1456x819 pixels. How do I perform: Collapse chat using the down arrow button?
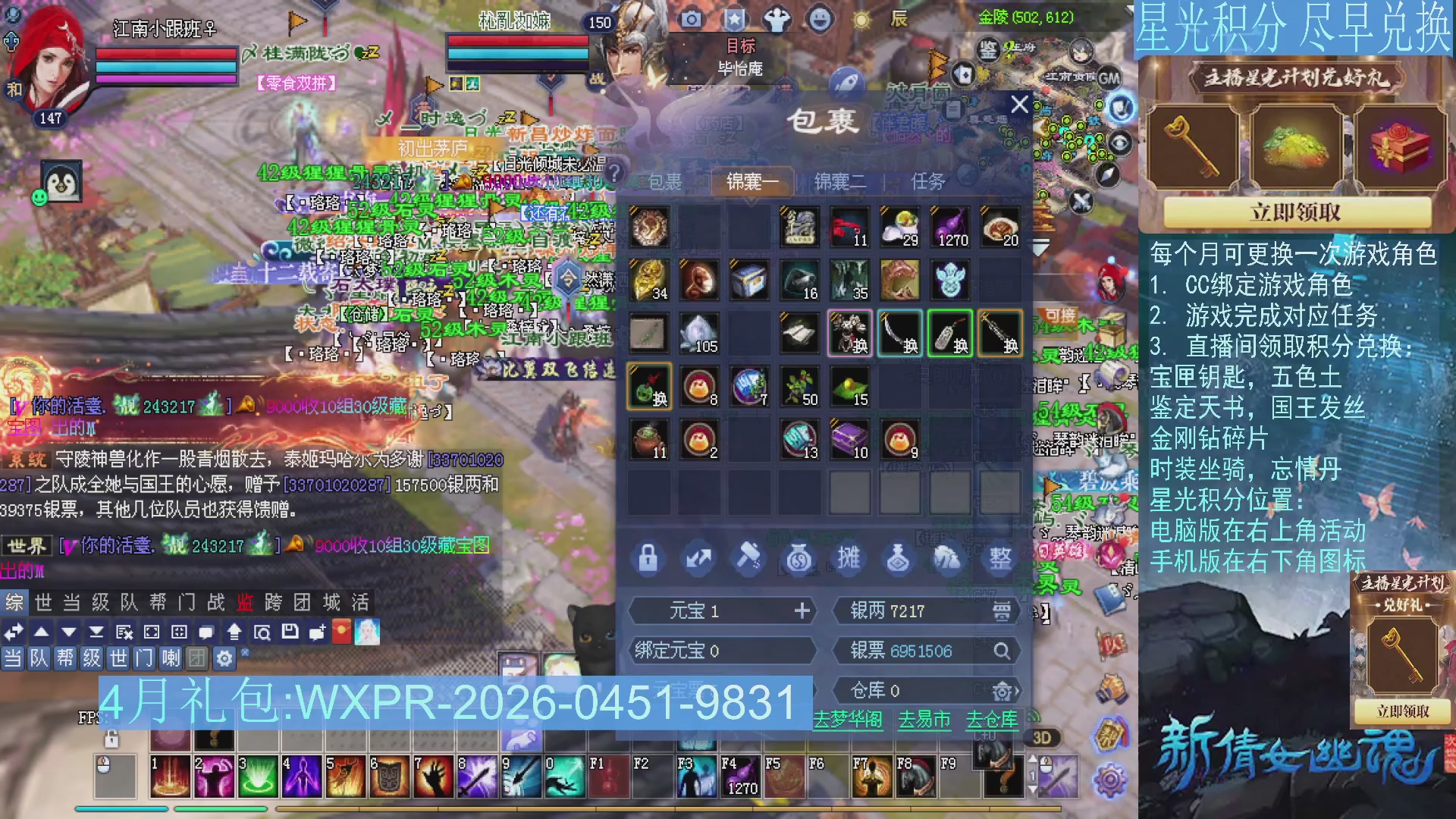[x=68, y=632]
